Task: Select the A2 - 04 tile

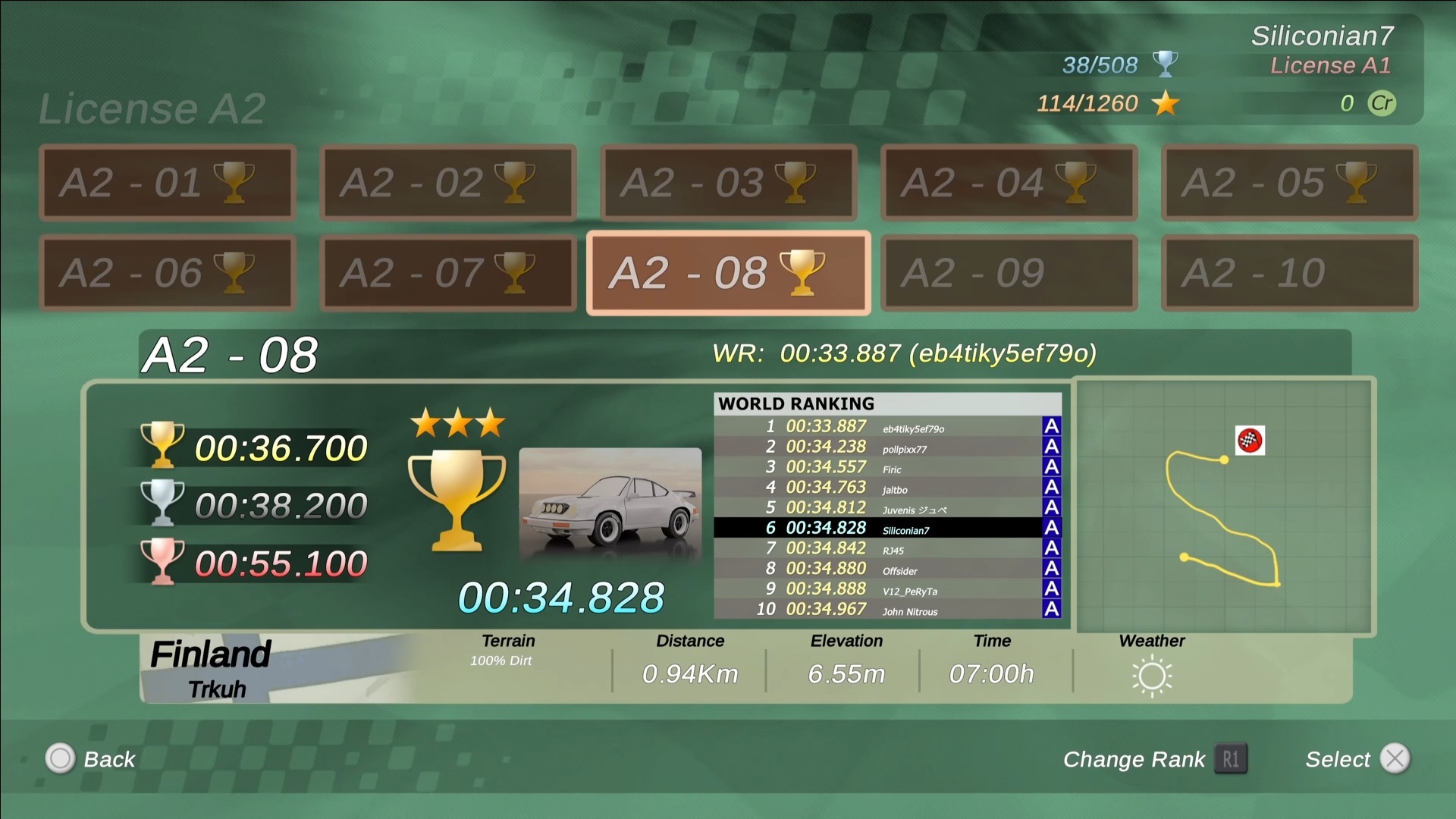Action: 1009,183
